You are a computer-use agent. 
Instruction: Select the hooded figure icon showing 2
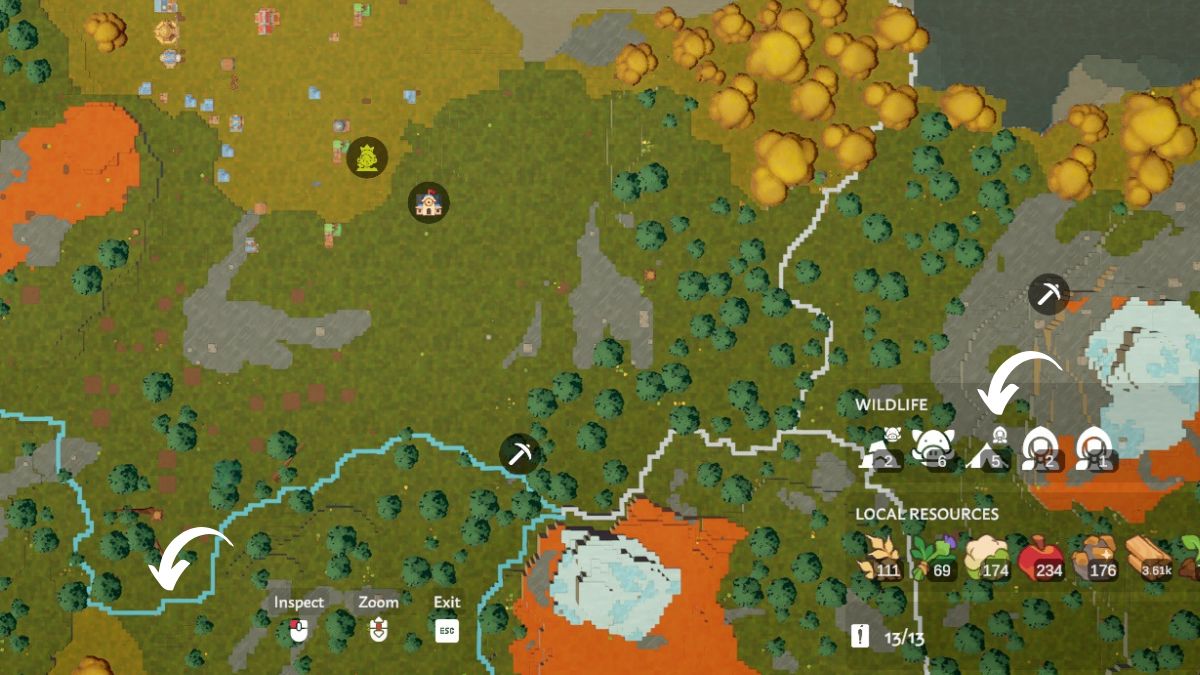[x=1041, y=448]
